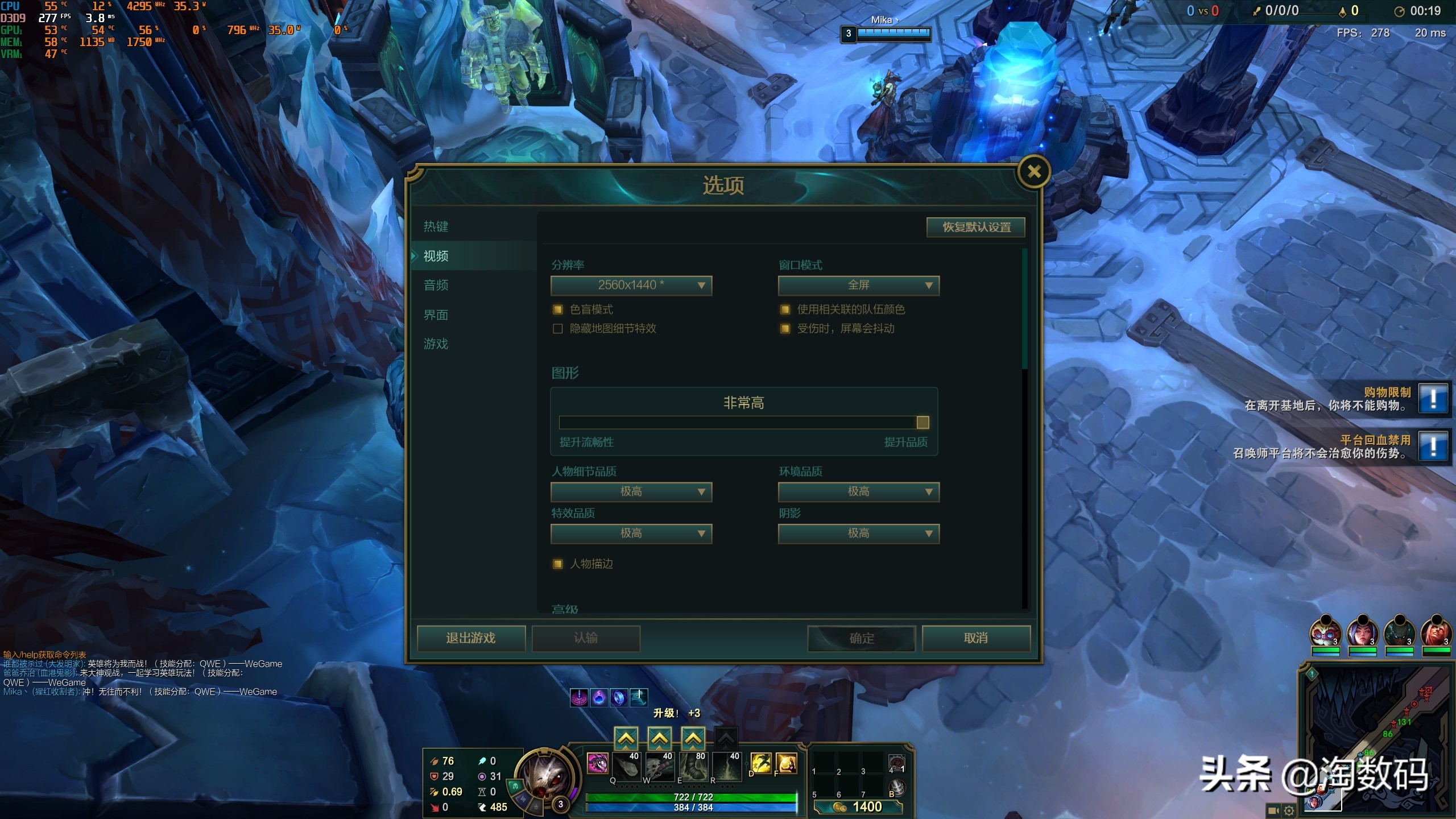
Task: Click the camera view icon beside the minimap
Action: click(x=1272, y=811)
